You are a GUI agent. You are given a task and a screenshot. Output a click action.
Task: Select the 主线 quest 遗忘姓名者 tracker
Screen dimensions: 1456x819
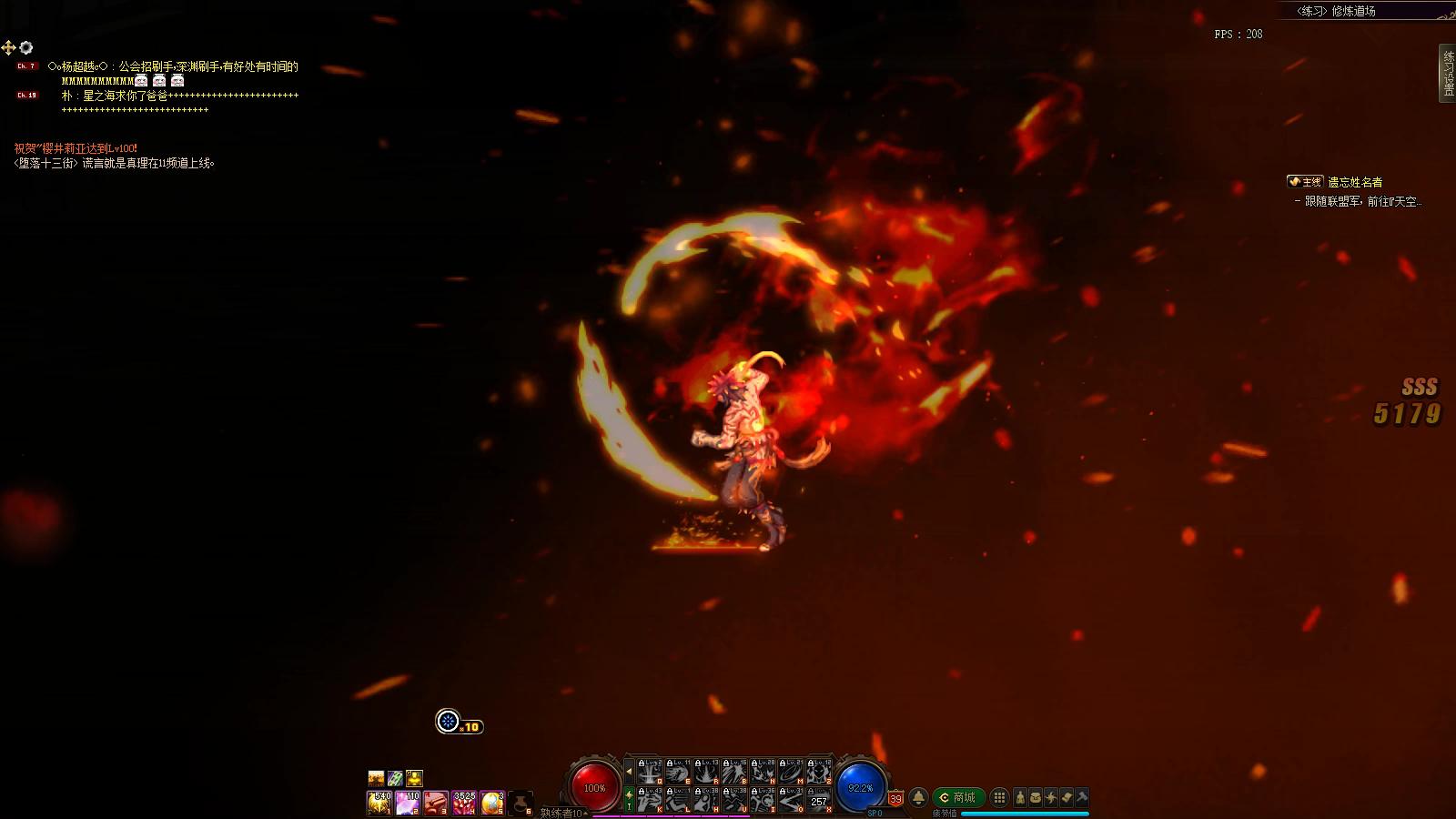coord(1335,182)
